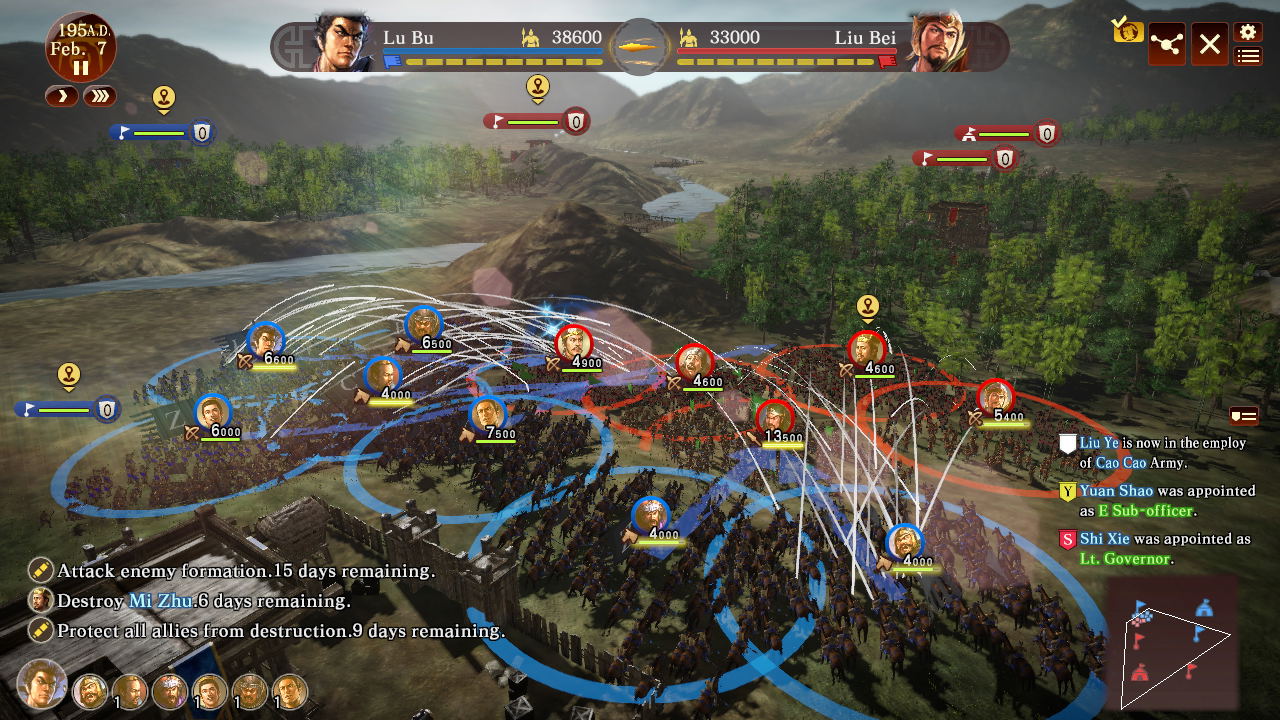The height and width of the screenshot is (720, 1280).
Task: Select the enemy unit with 5400 troops
Action: [x=995, y=398]
